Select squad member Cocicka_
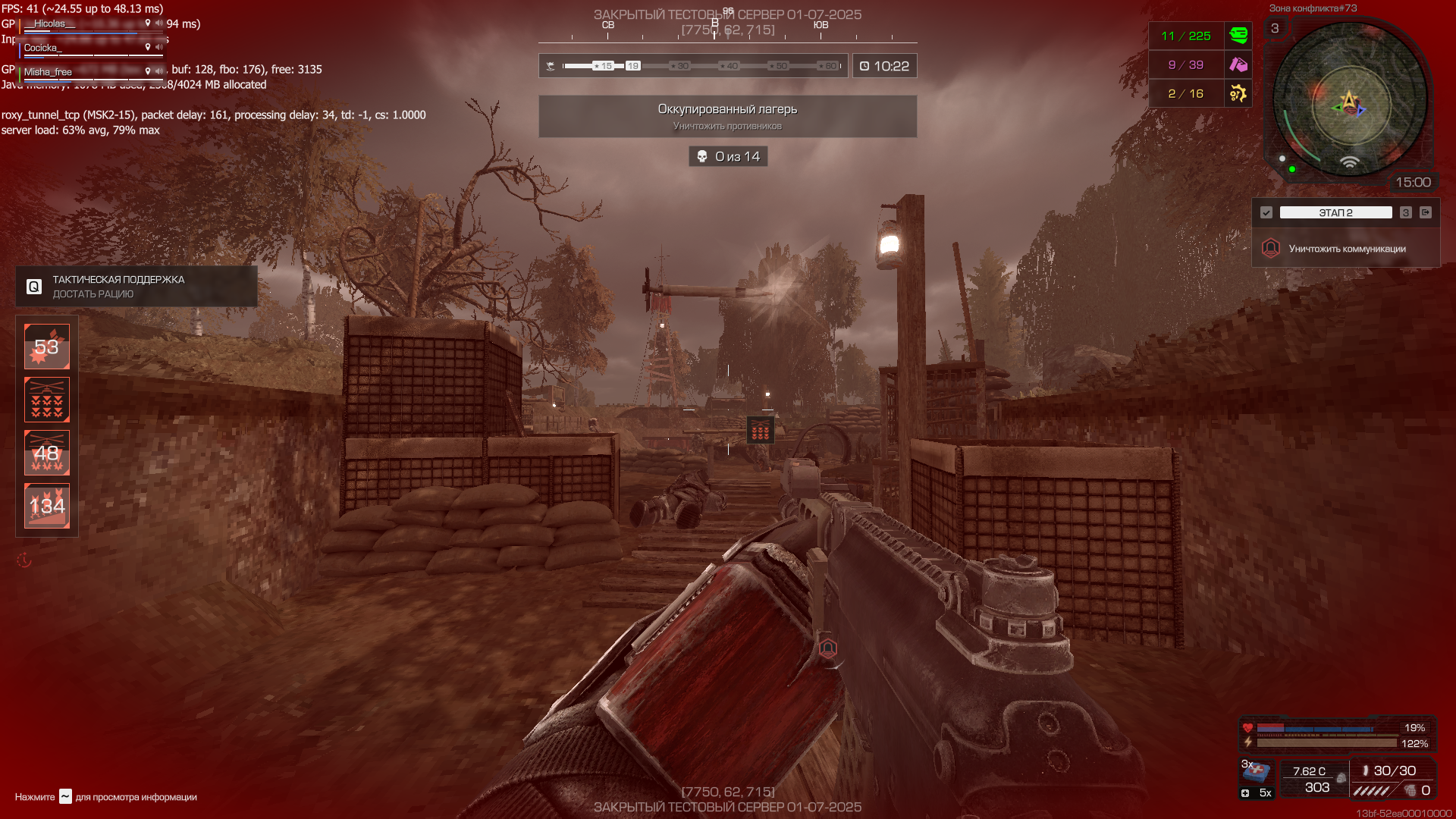The height and width of the screenshot is (819, 1456). click(42, 49)
